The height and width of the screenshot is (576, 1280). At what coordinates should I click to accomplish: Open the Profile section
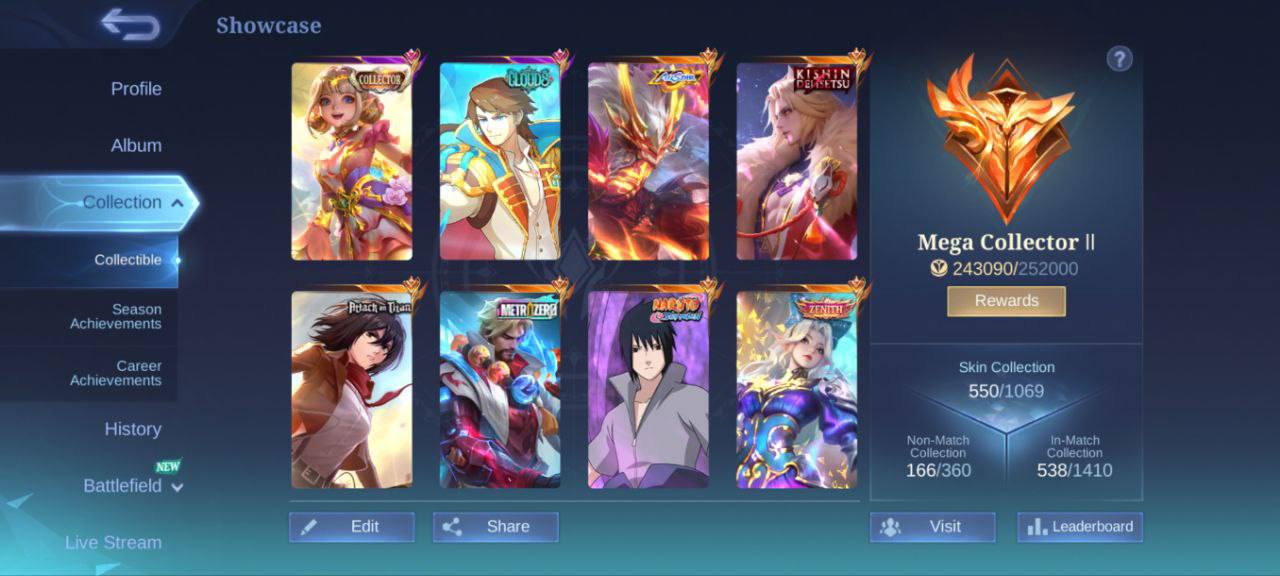click(x=136, y=89)
